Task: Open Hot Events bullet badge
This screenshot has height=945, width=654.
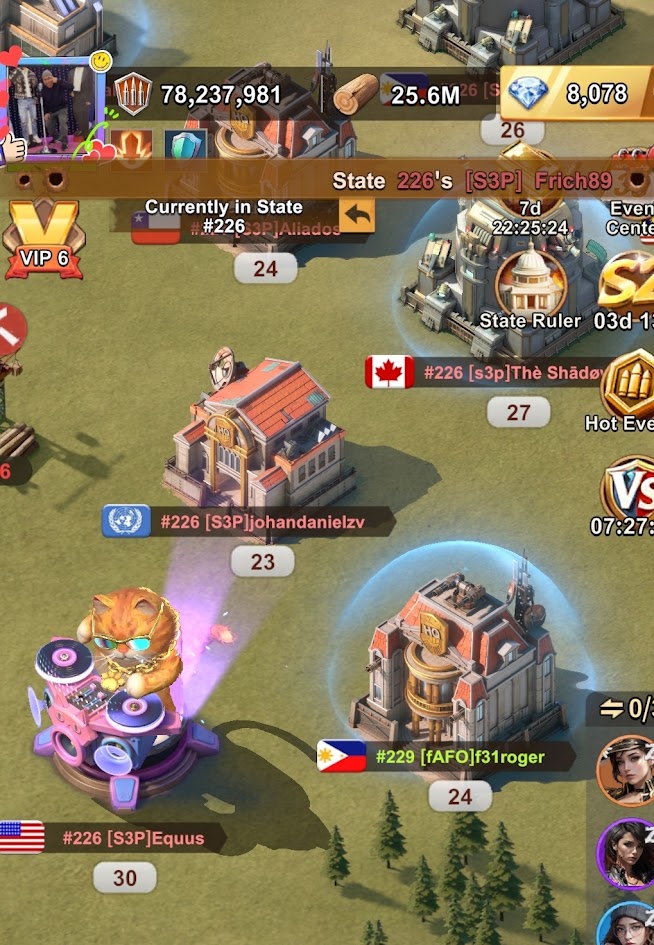Action: point(630,382)
